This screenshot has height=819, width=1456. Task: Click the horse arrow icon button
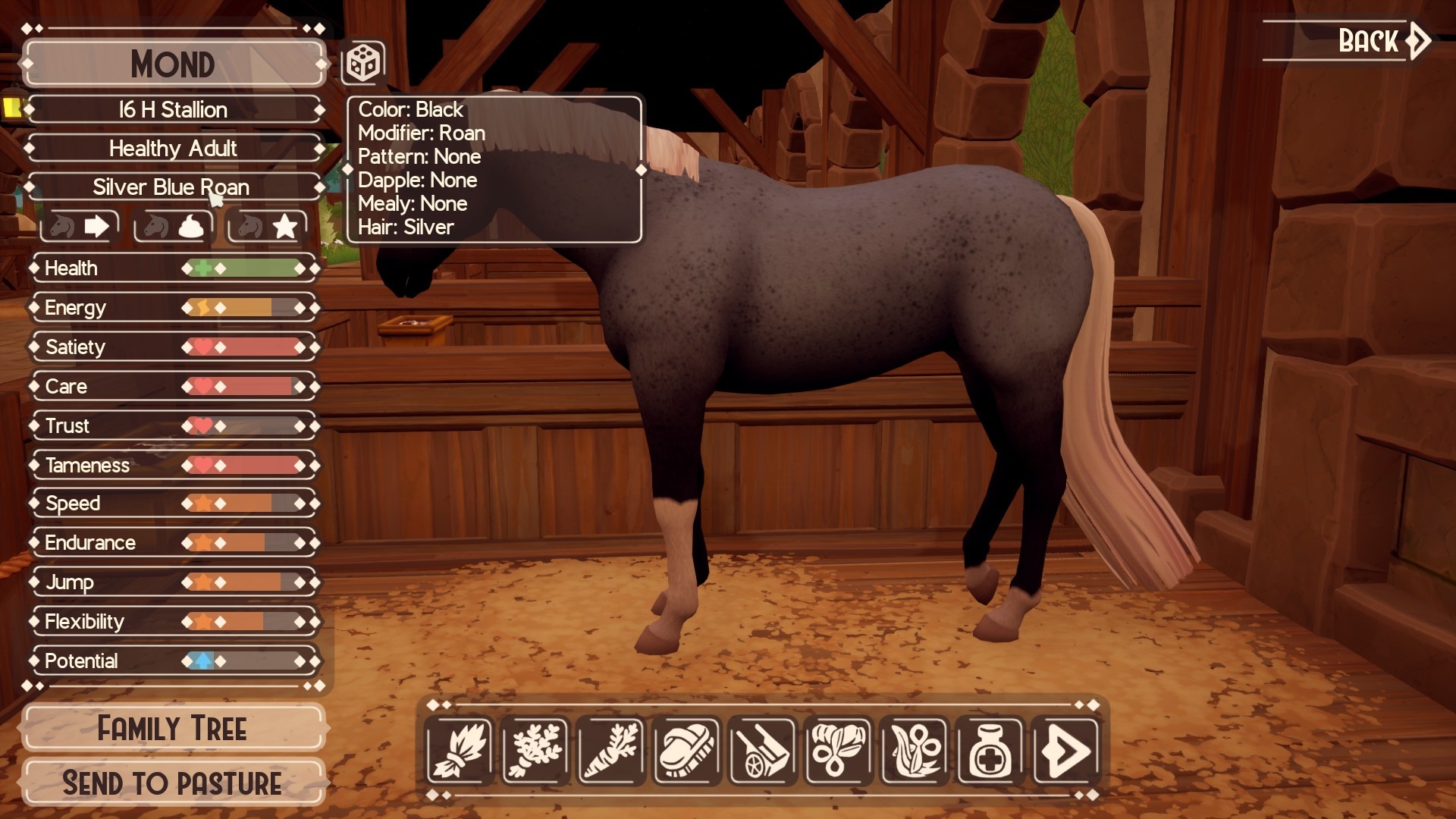click(80, 226)
